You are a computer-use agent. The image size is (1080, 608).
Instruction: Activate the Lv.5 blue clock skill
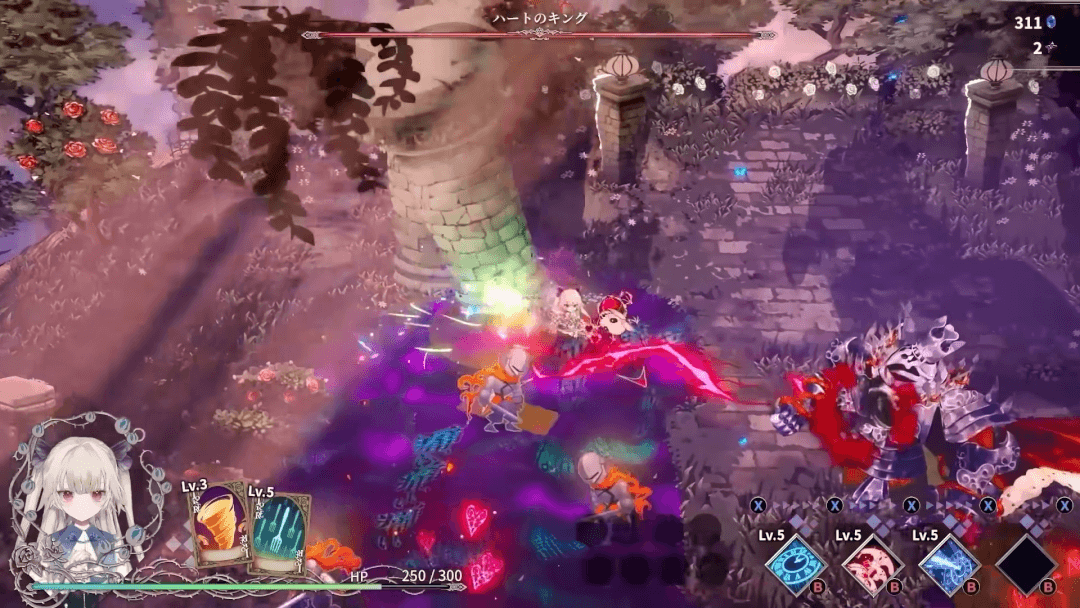[x=795, y=564]
